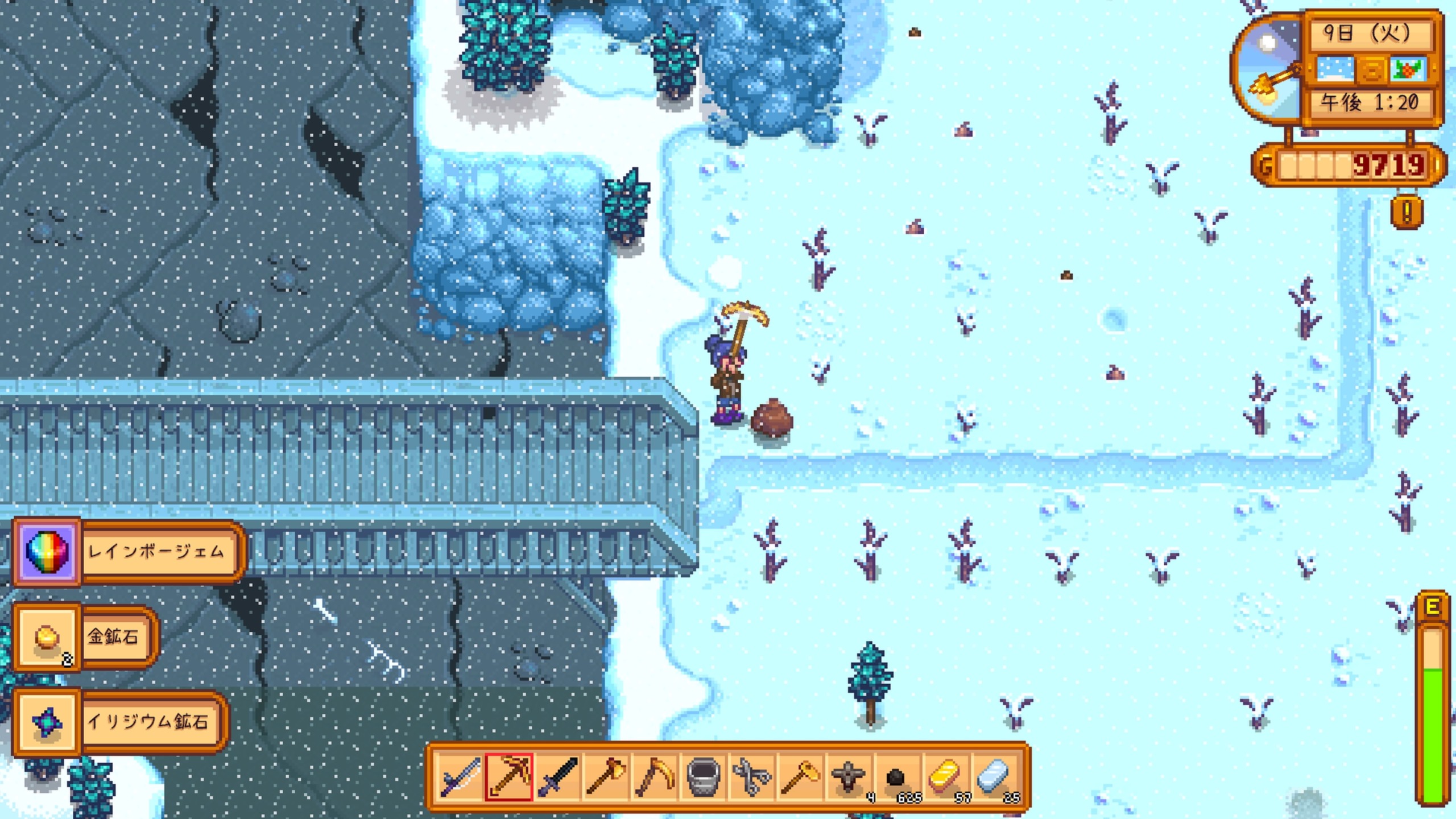Select the curved saber in the hotbar
Screen dimensions: 1456x819
pos(460,777)
